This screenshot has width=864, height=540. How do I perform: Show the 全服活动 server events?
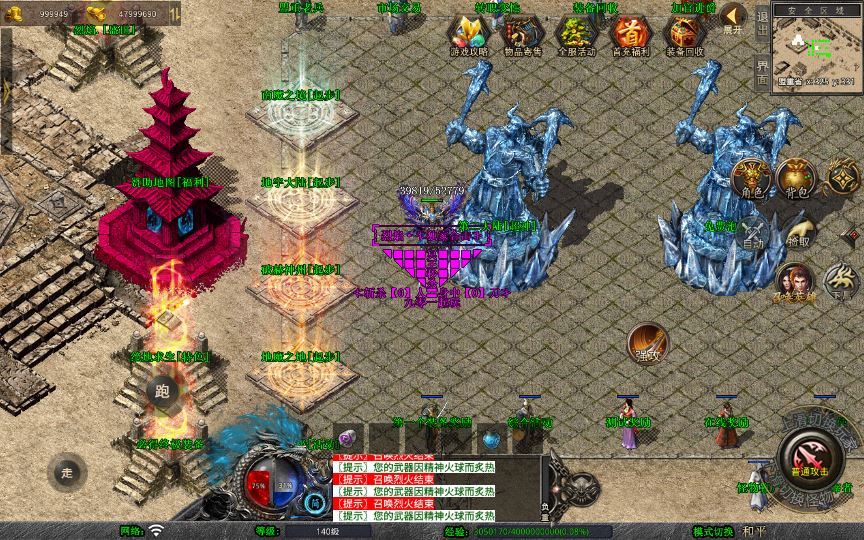click(x=576, y=34)
